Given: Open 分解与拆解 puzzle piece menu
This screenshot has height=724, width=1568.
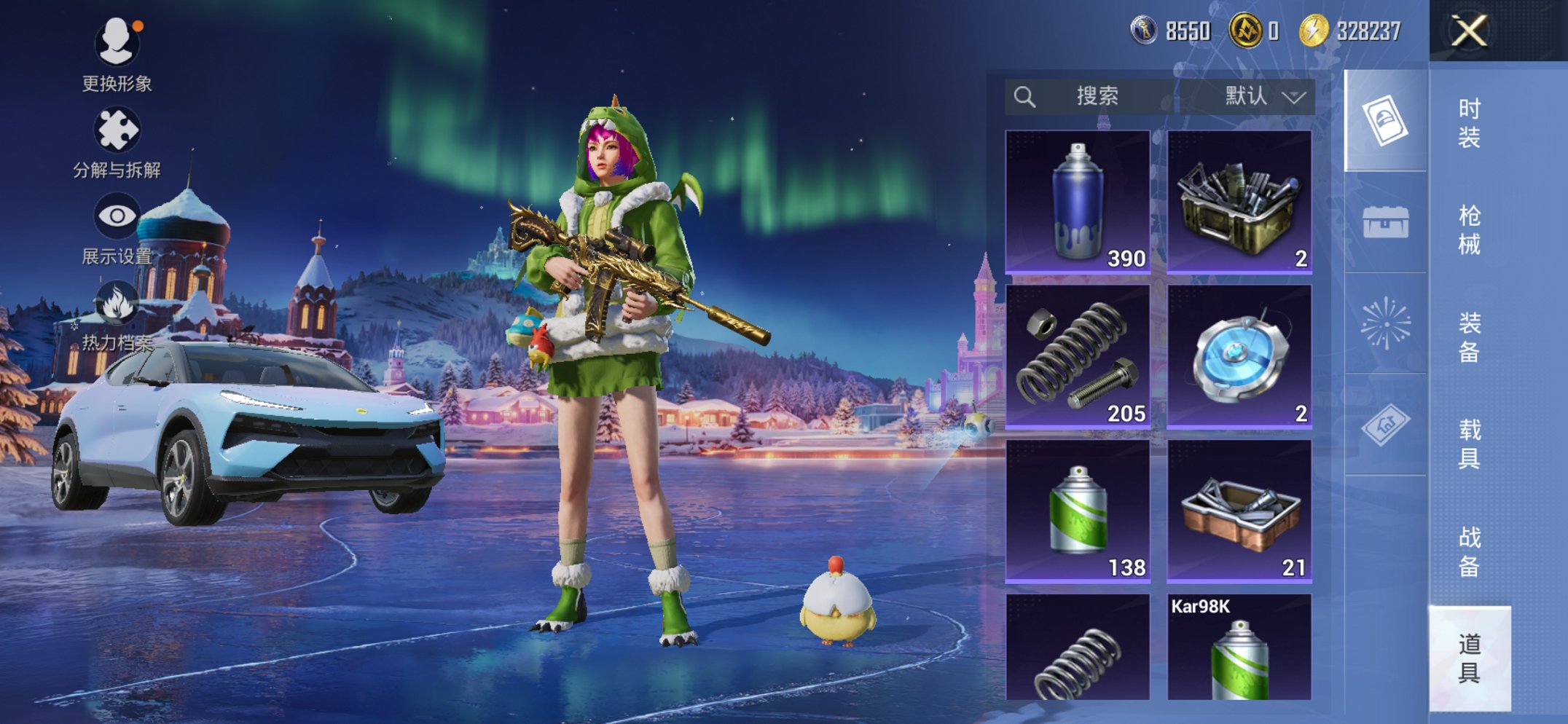Looking at the screenshot, I should coord(117,142).
